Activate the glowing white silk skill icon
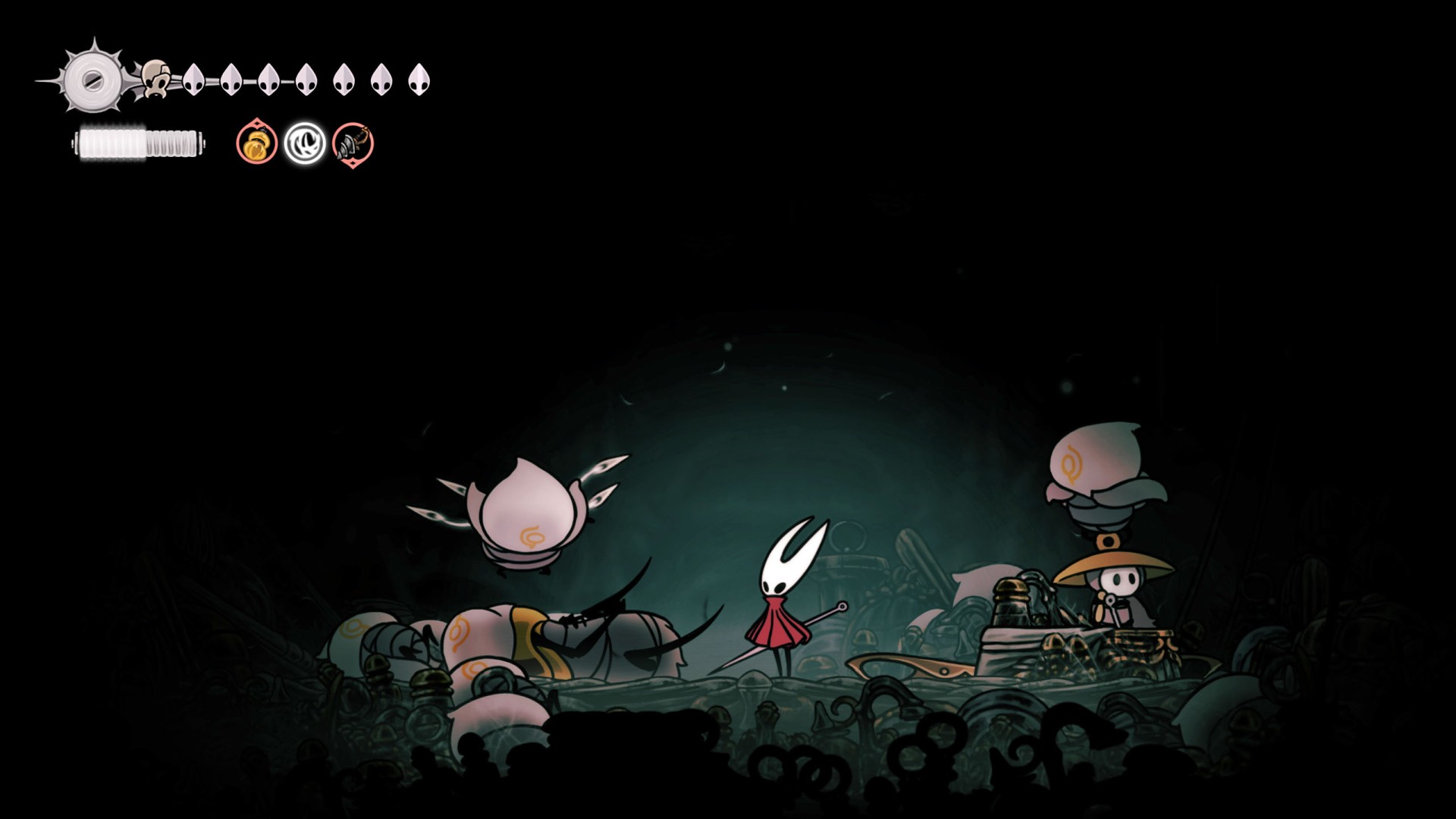Image resolution: width=1456 pixels, height=819 pixels. tap(305, 143)
